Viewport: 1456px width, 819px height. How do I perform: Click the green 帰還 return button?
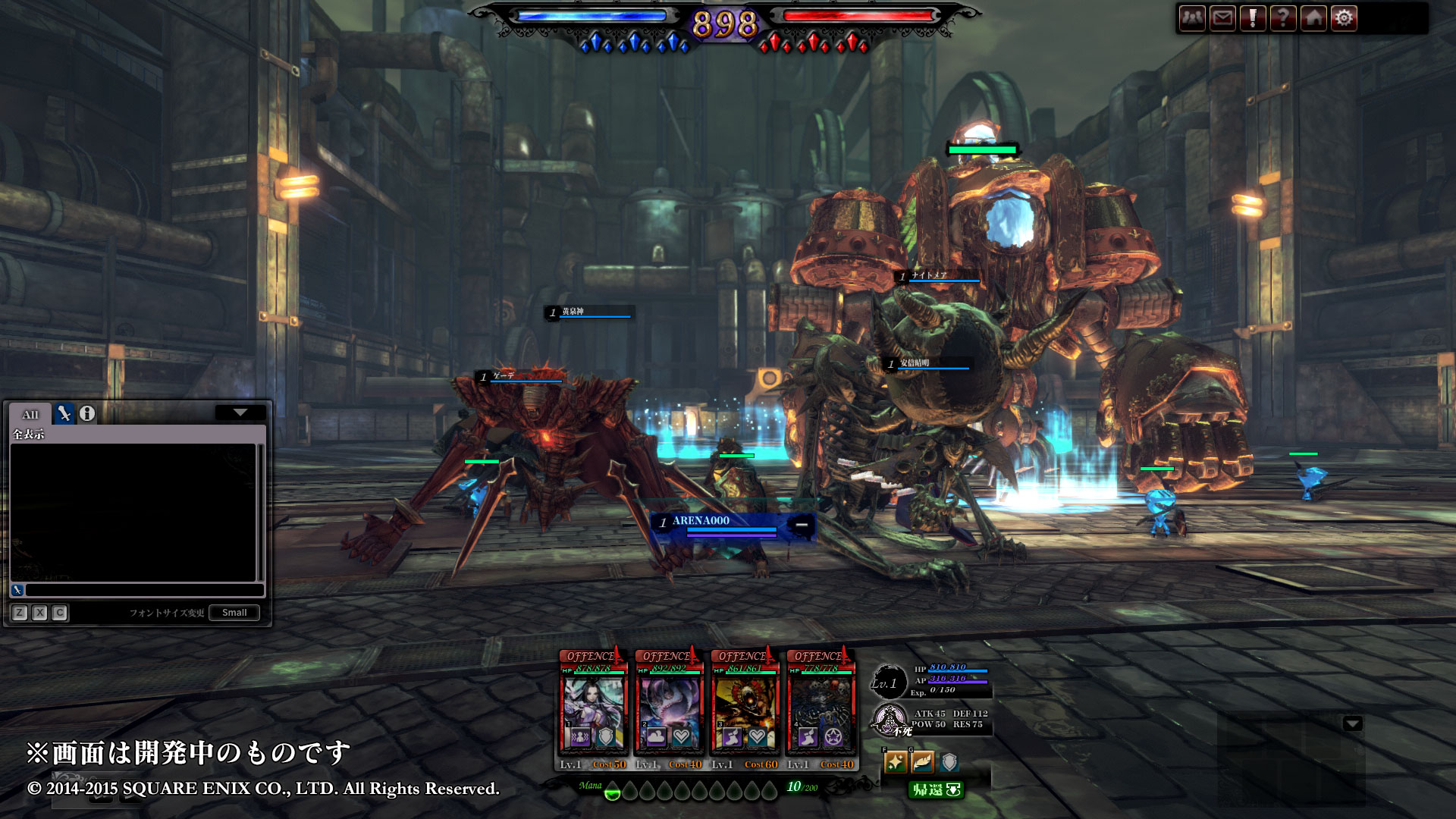(936, 790)
